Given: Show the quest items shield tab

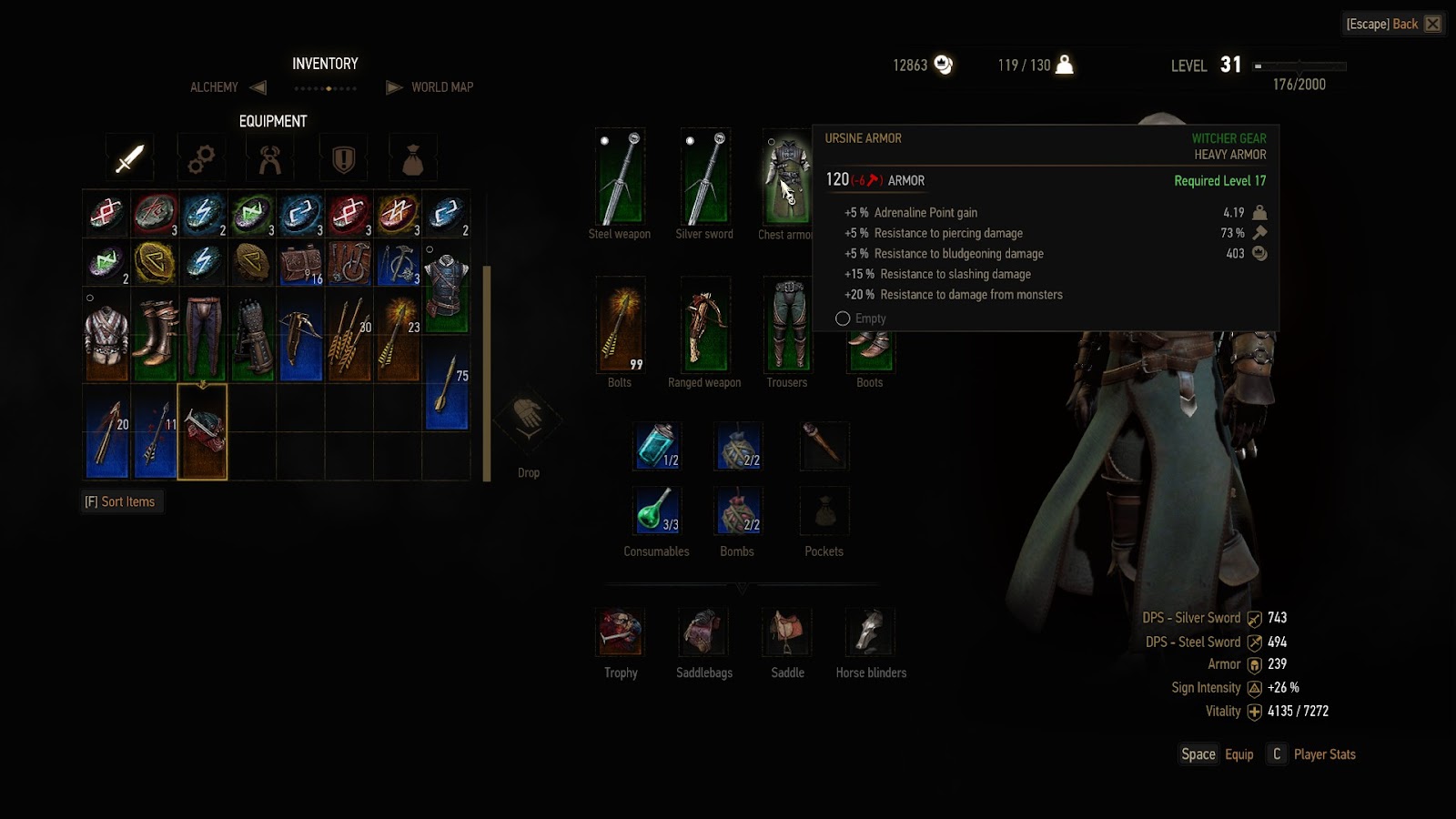Looking at the screenshot, I should coord(343,159).
